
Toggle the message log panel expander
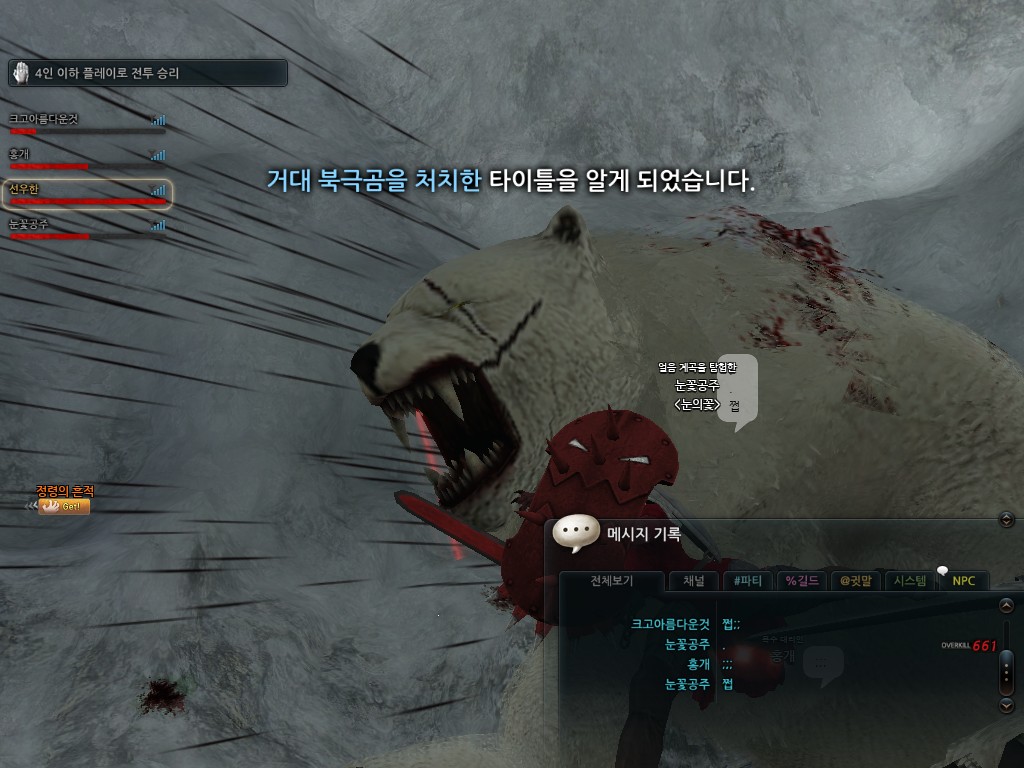(1007, 519)
